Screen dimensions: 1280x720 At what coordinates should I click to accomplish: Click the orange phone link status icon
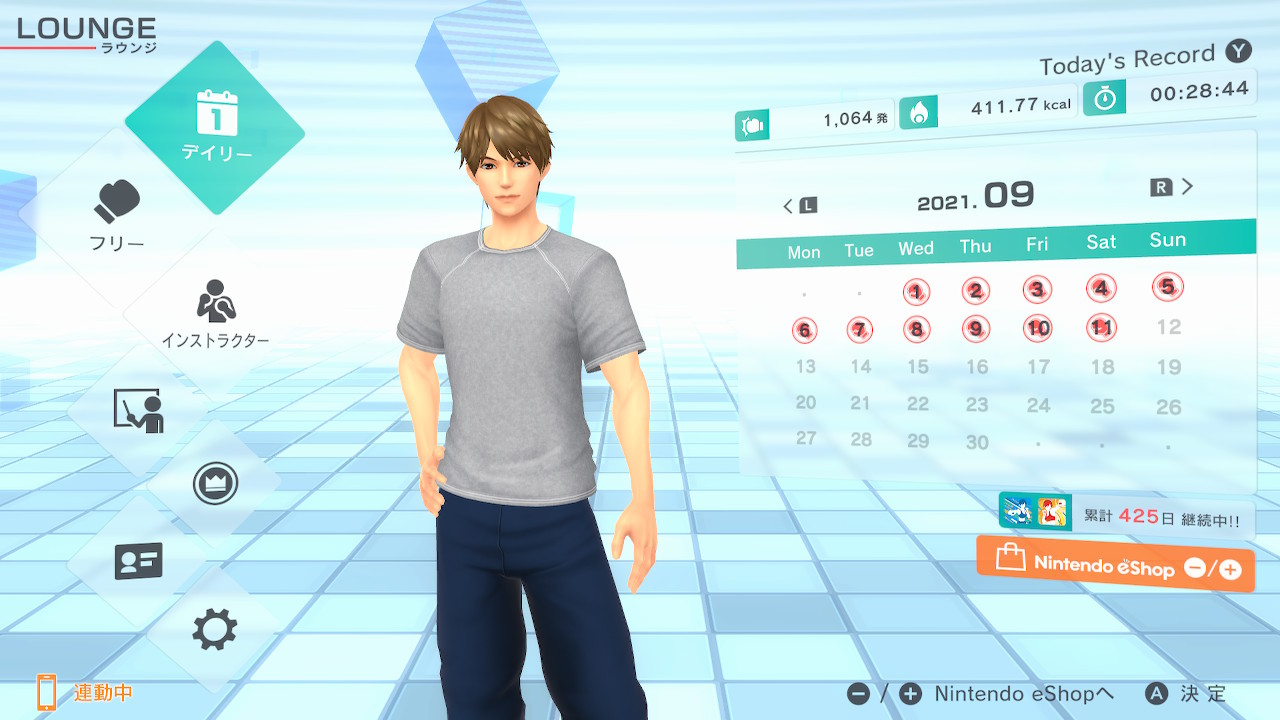pos(47,692)
